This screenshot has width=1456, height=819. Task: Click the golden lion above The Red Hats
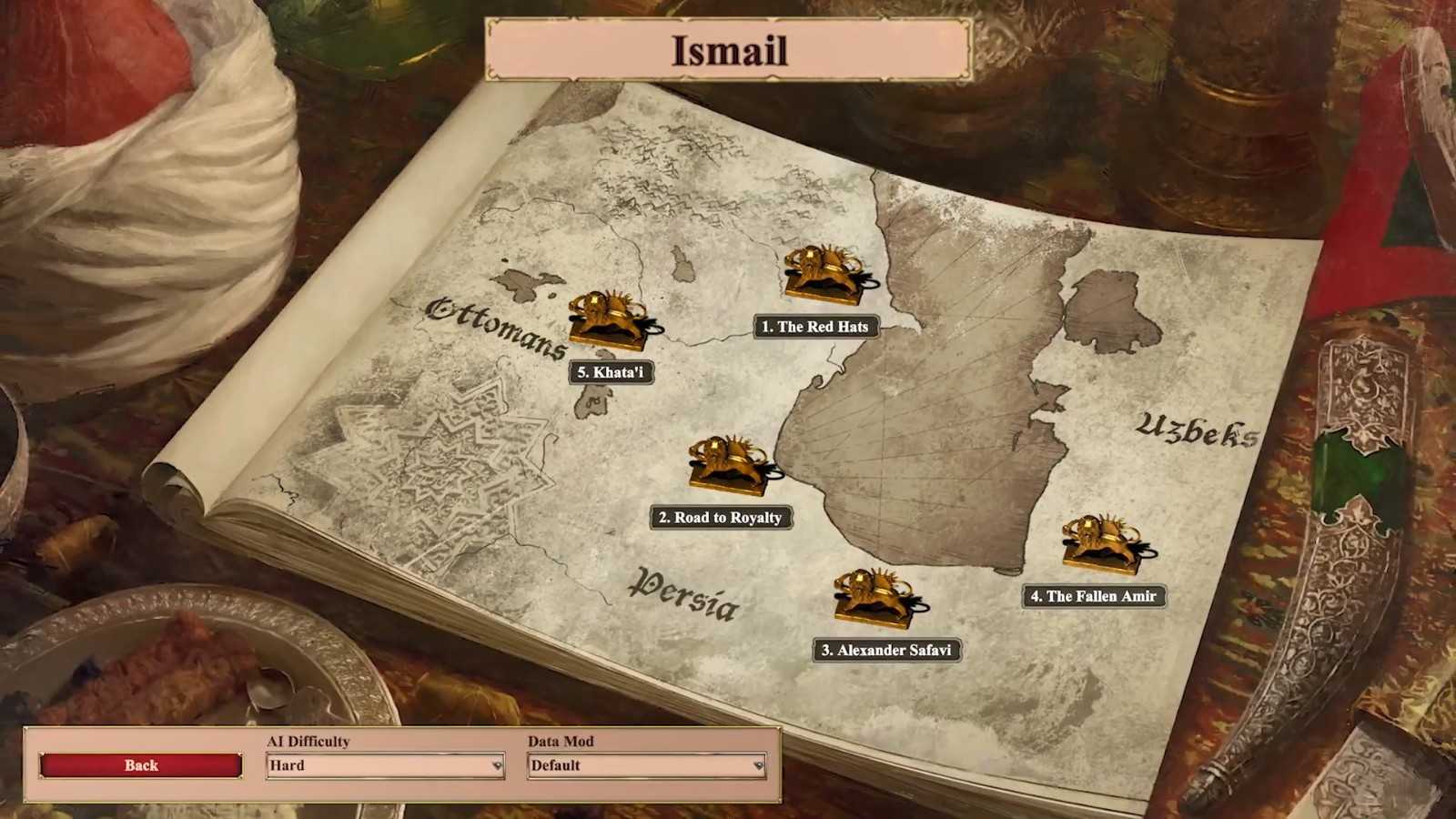[x=823, y=272]
